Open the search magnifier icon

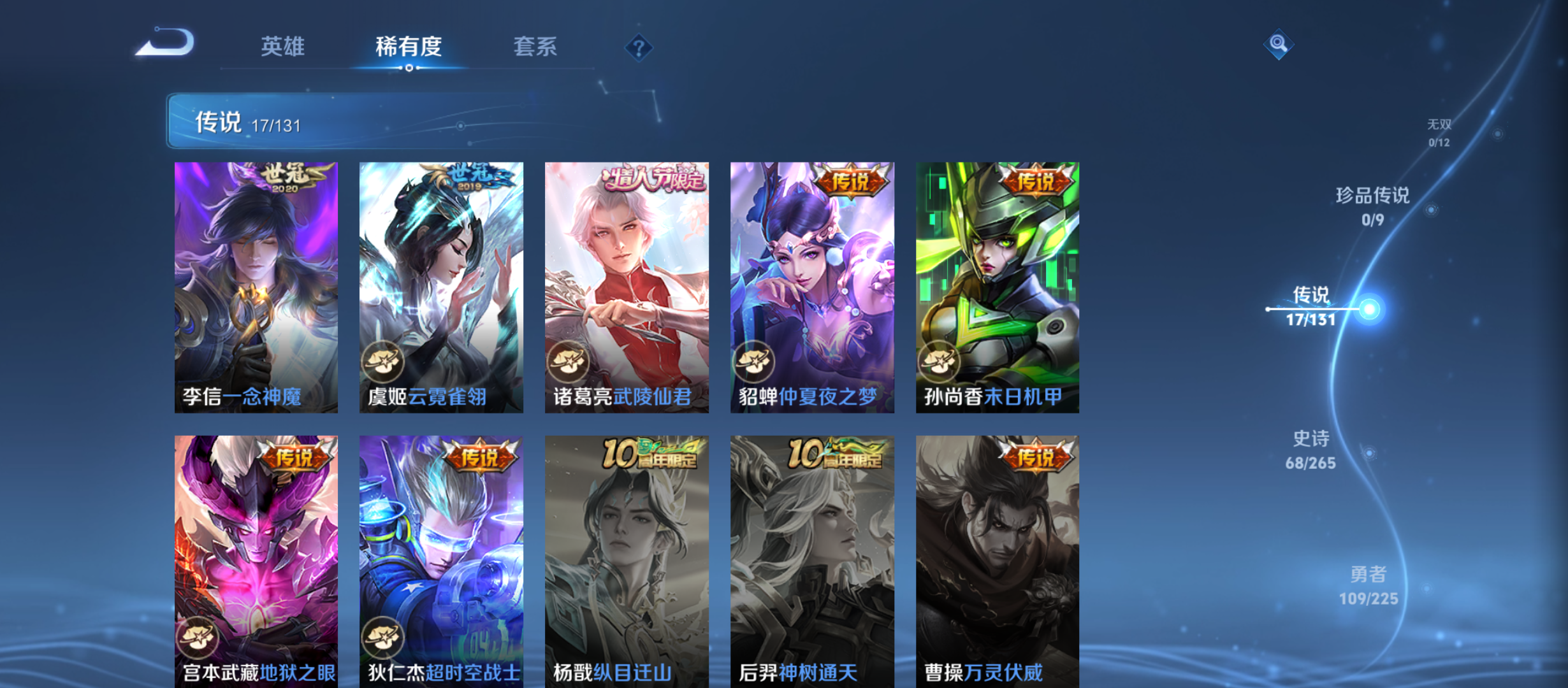(1278, 44)
